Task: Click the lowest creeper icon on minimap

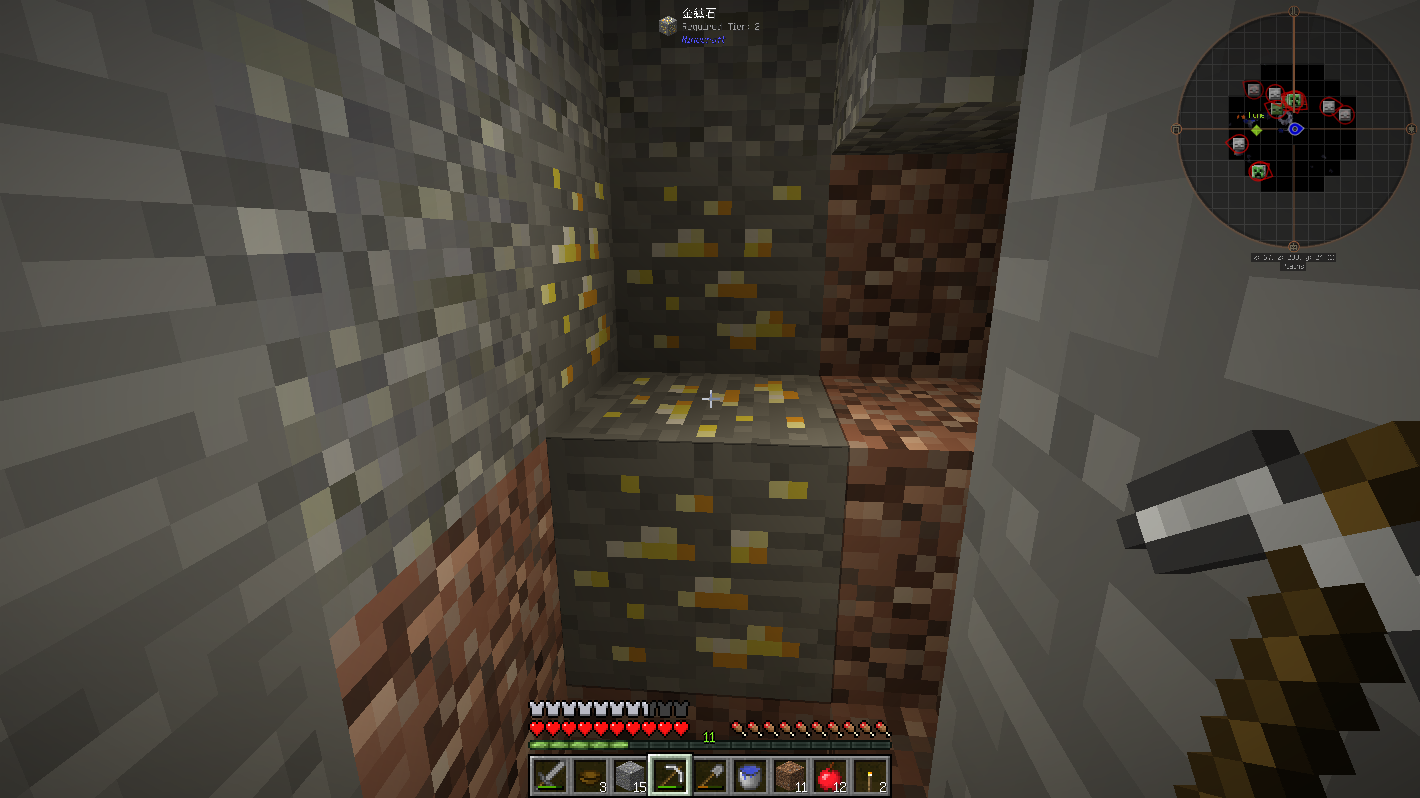Action: 1259,172
